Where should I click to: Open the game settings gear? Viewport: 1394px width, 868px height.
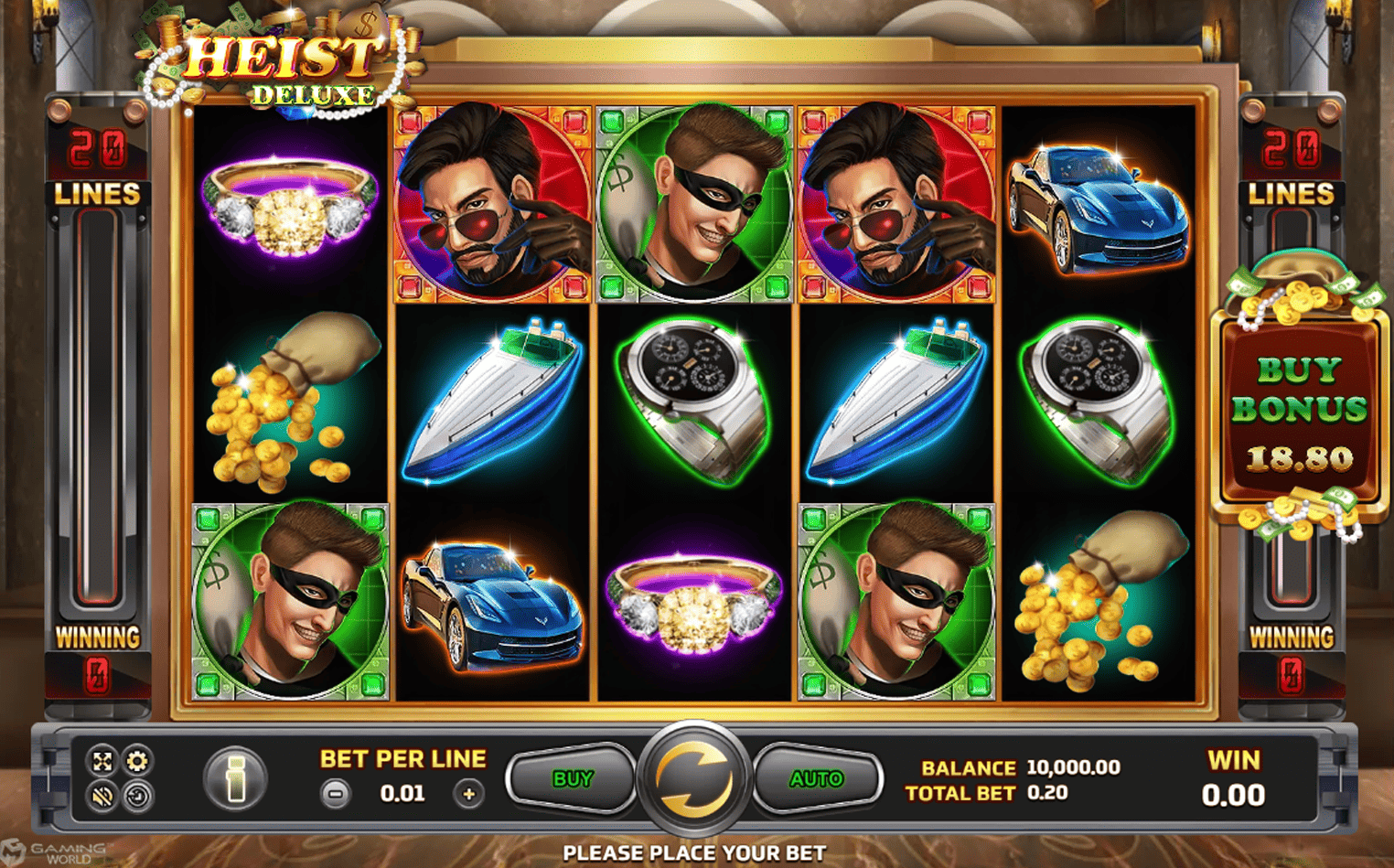tap(137, 760)
